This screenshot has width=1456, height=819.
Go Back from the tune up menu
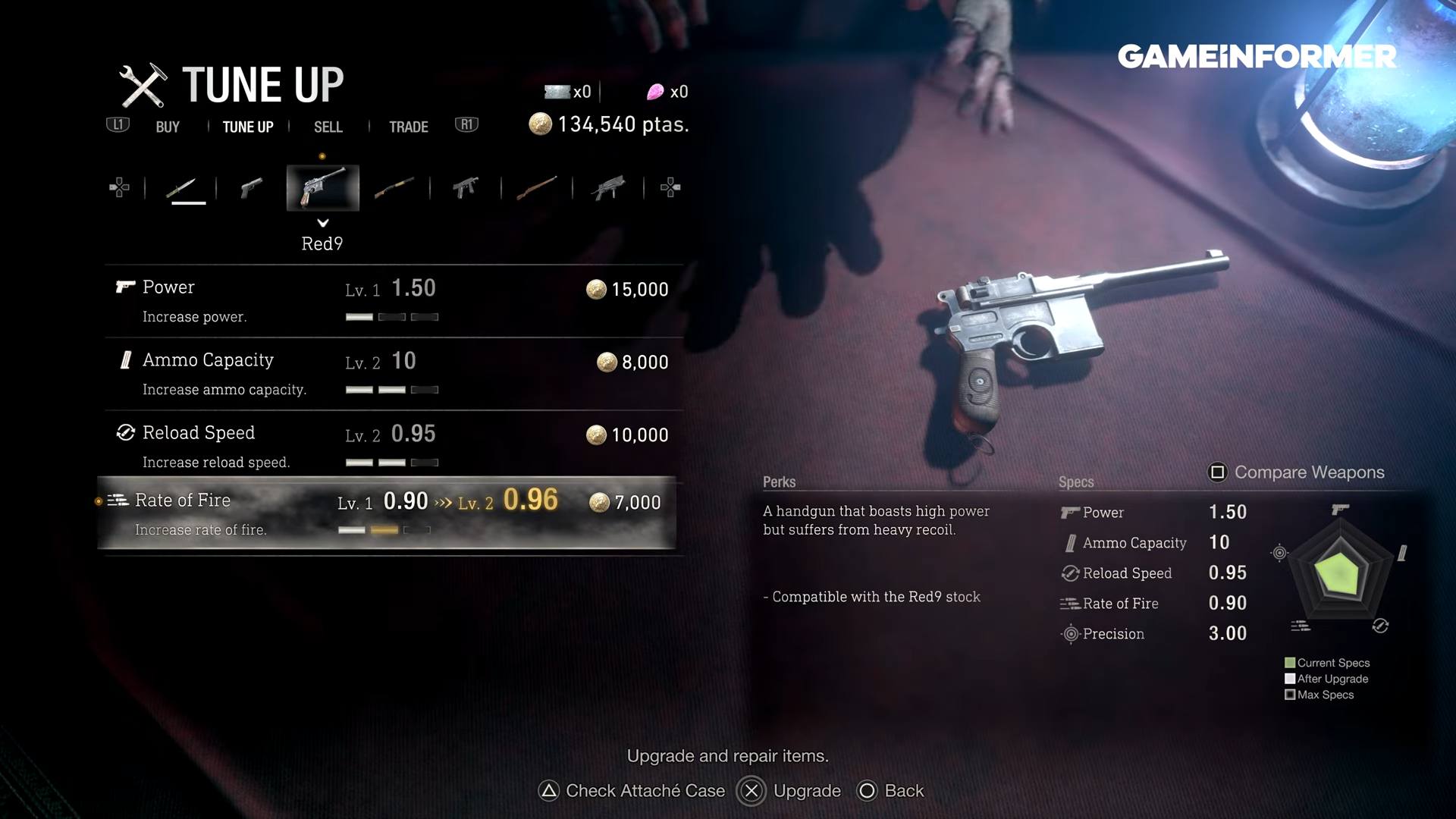click(891, 791)
